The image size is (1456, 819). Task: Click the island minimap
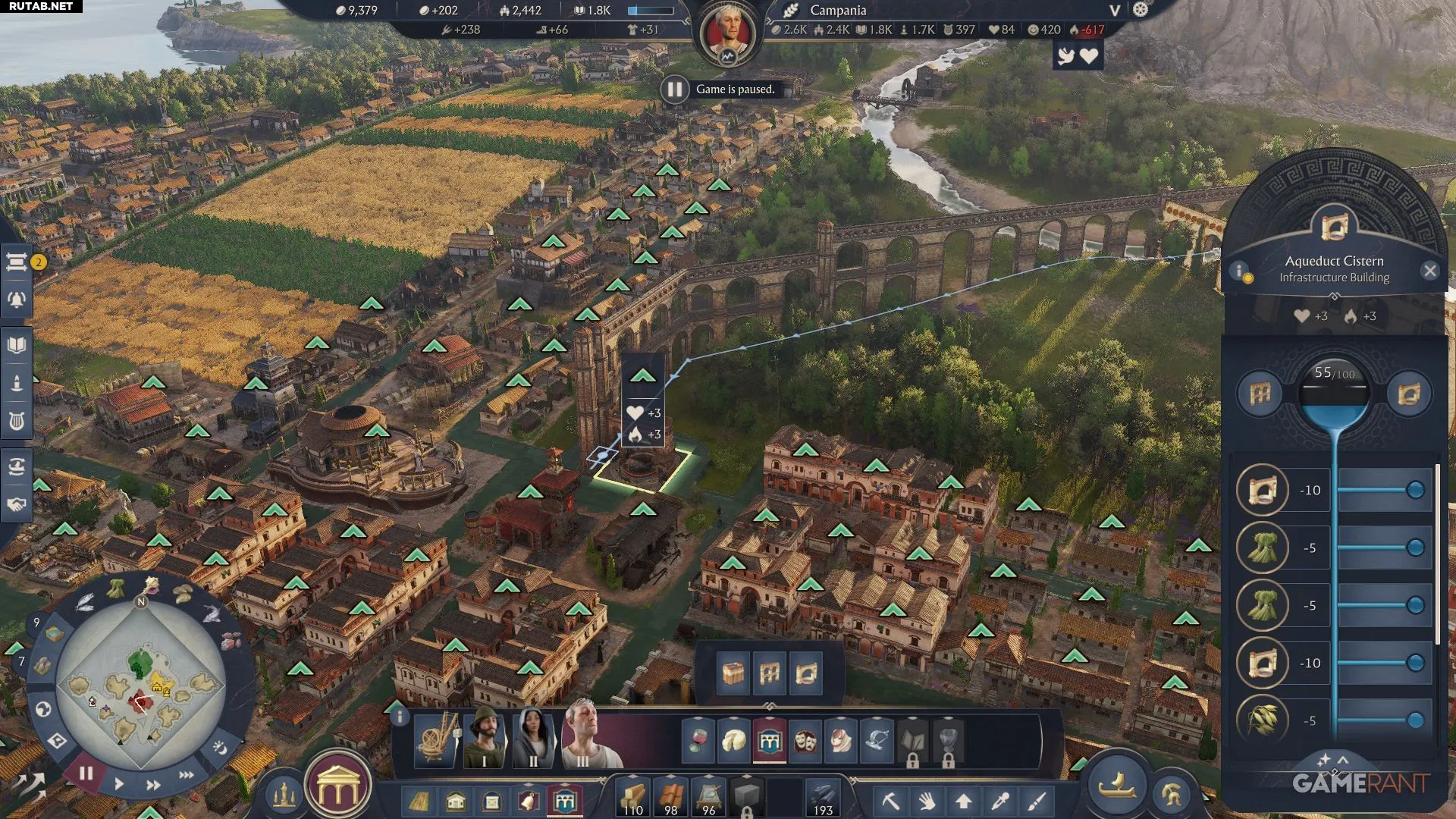pyautogui.click(x=141, y=686)
